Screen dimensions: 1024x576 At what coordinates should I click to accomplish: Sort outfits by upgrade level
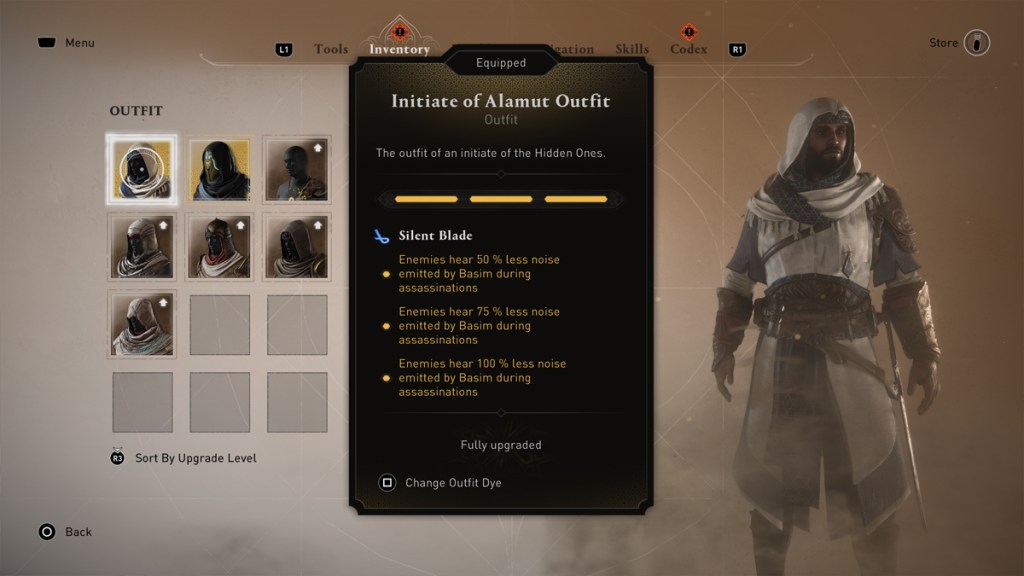pyautogui.click(x=195, y=458)
